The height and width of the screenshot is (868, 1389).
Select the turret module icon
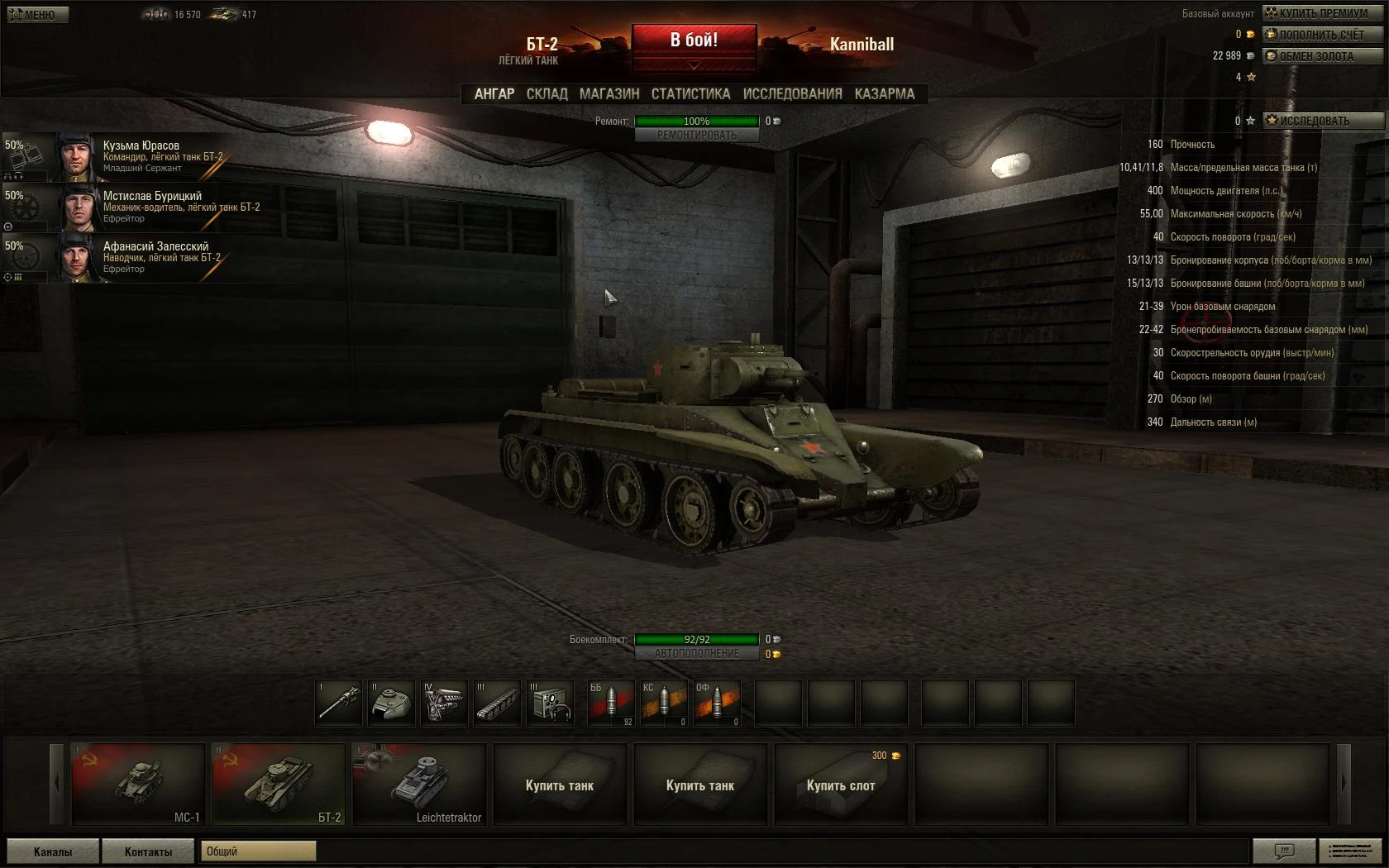391,703
